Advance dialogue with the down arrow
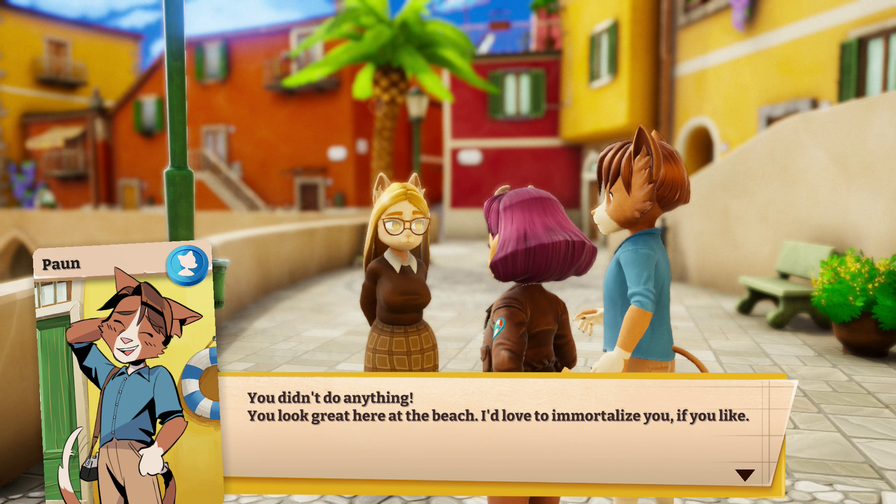The image size is (896, 504). tap(745, 475)
